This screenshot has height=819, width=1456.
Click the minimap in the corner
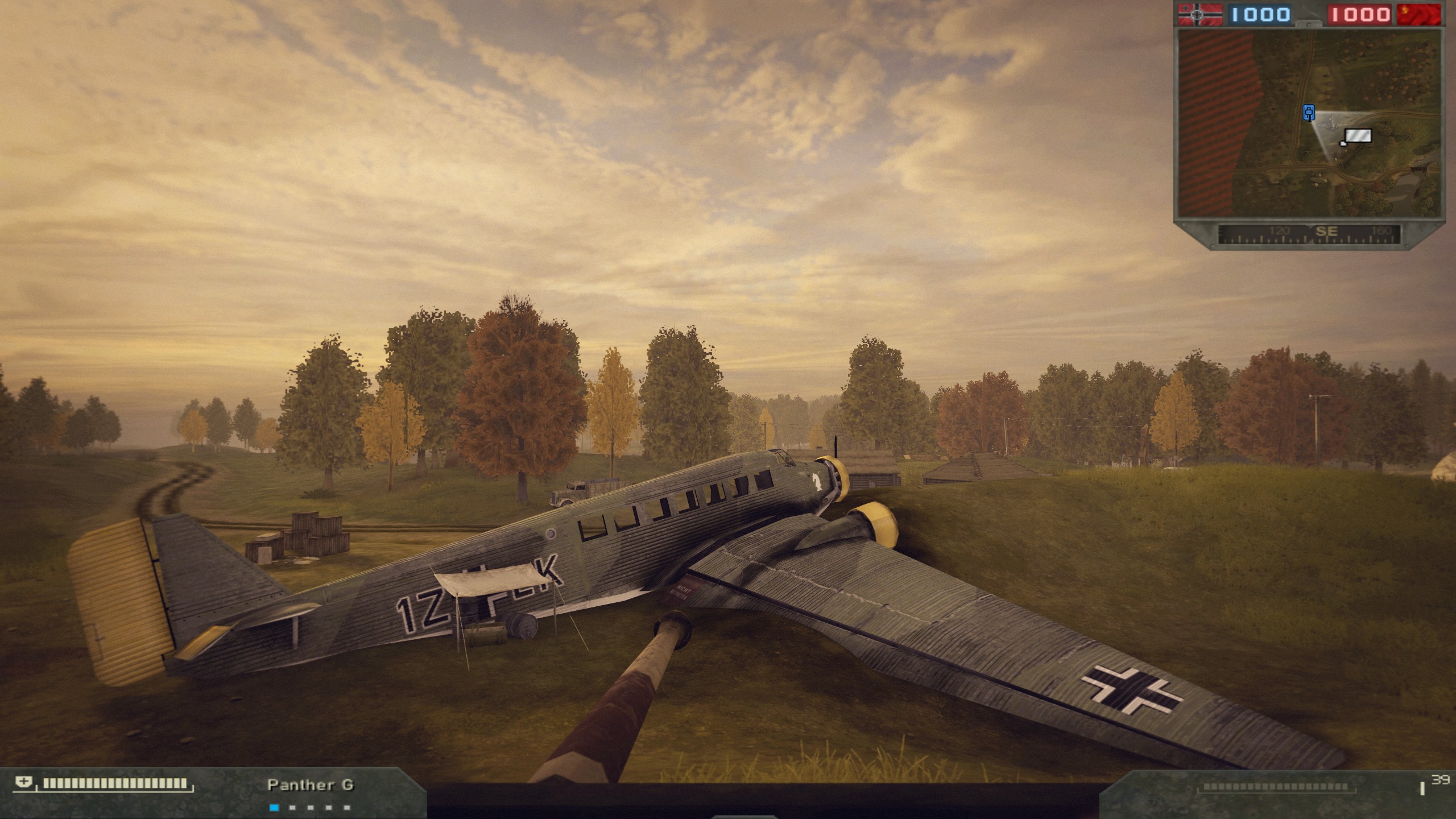(1309, 123)
